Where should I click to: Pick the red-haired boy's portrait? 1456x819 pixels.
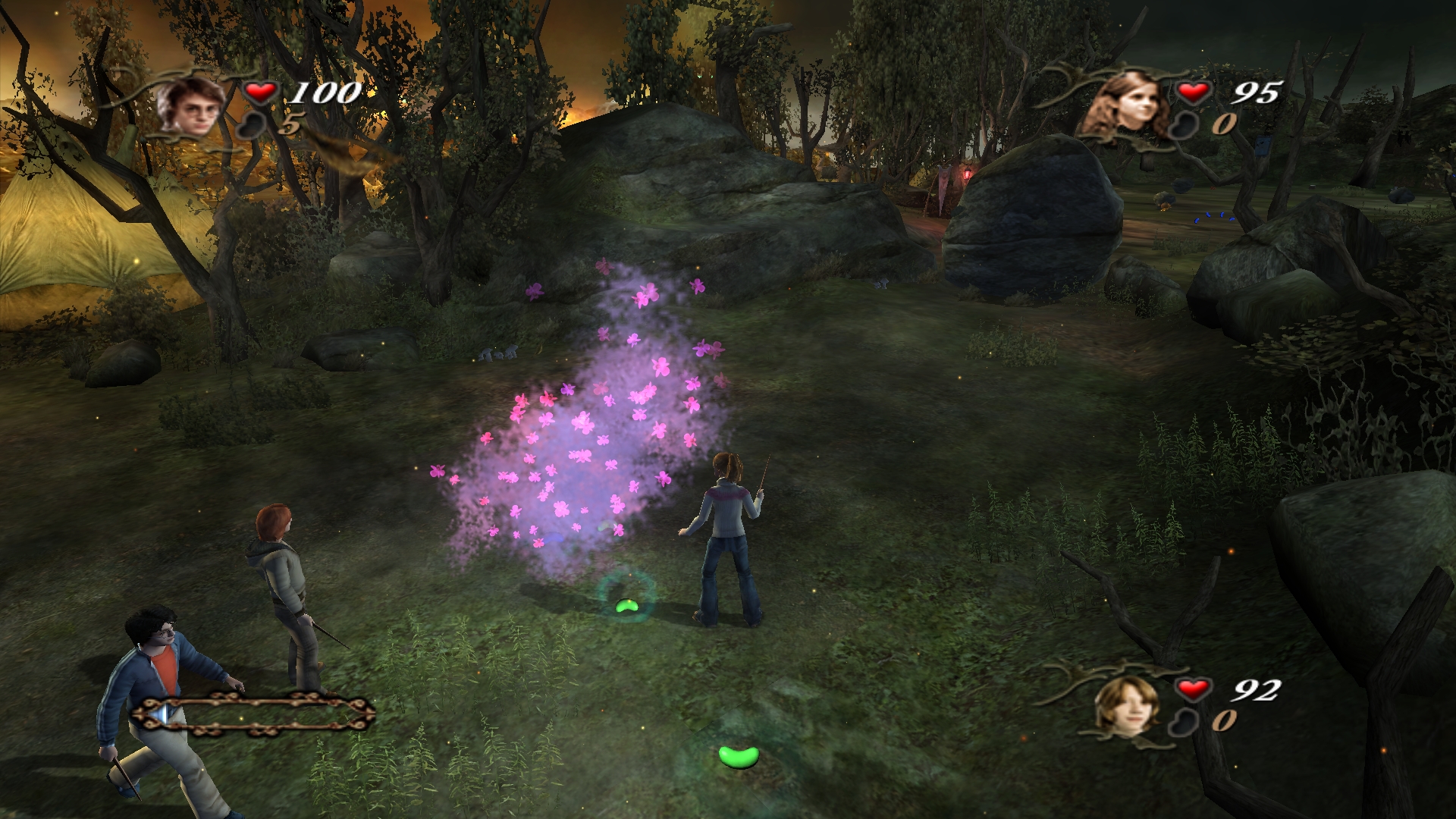1127,704
